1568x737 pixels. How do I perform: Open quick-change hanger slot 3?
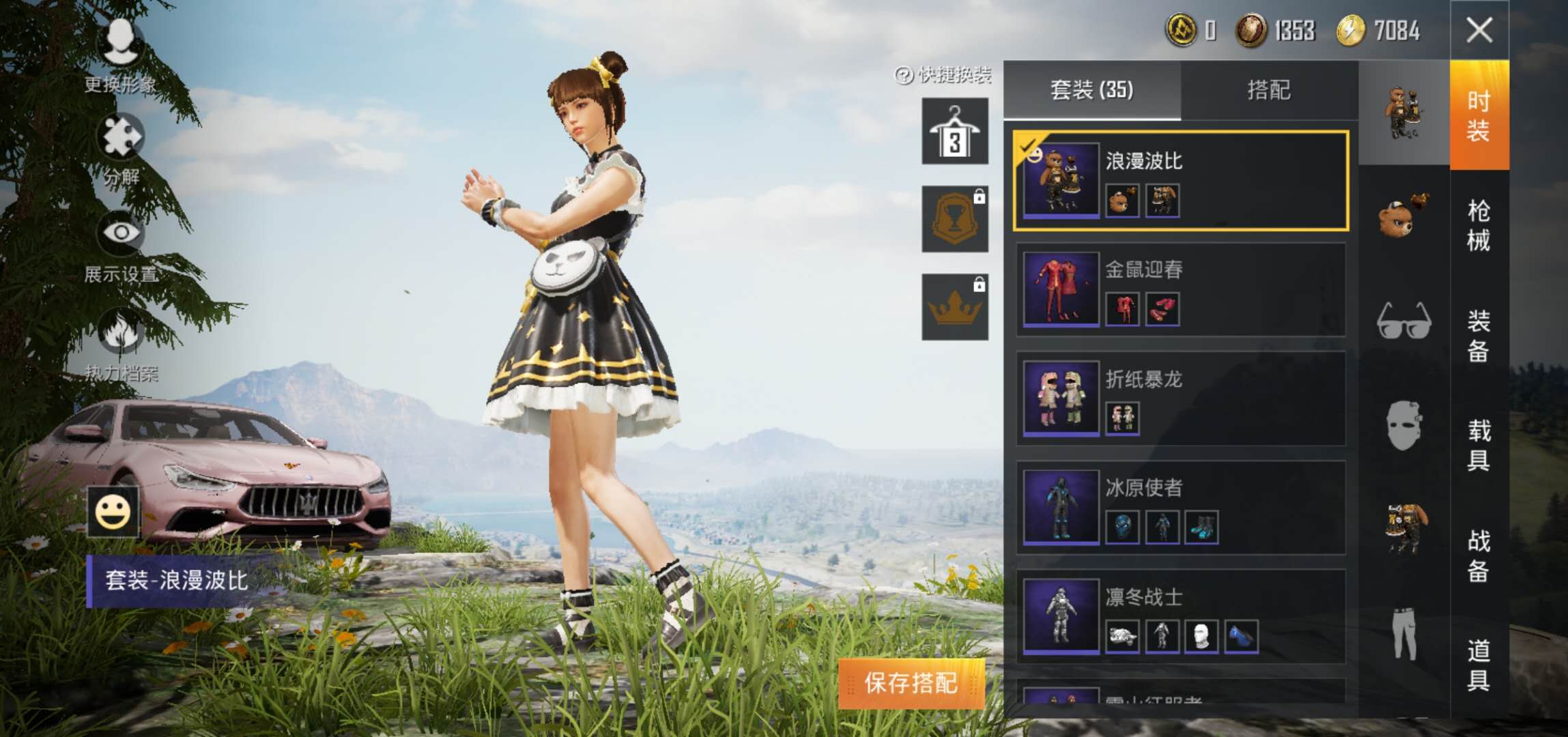(x=954, y=131)
